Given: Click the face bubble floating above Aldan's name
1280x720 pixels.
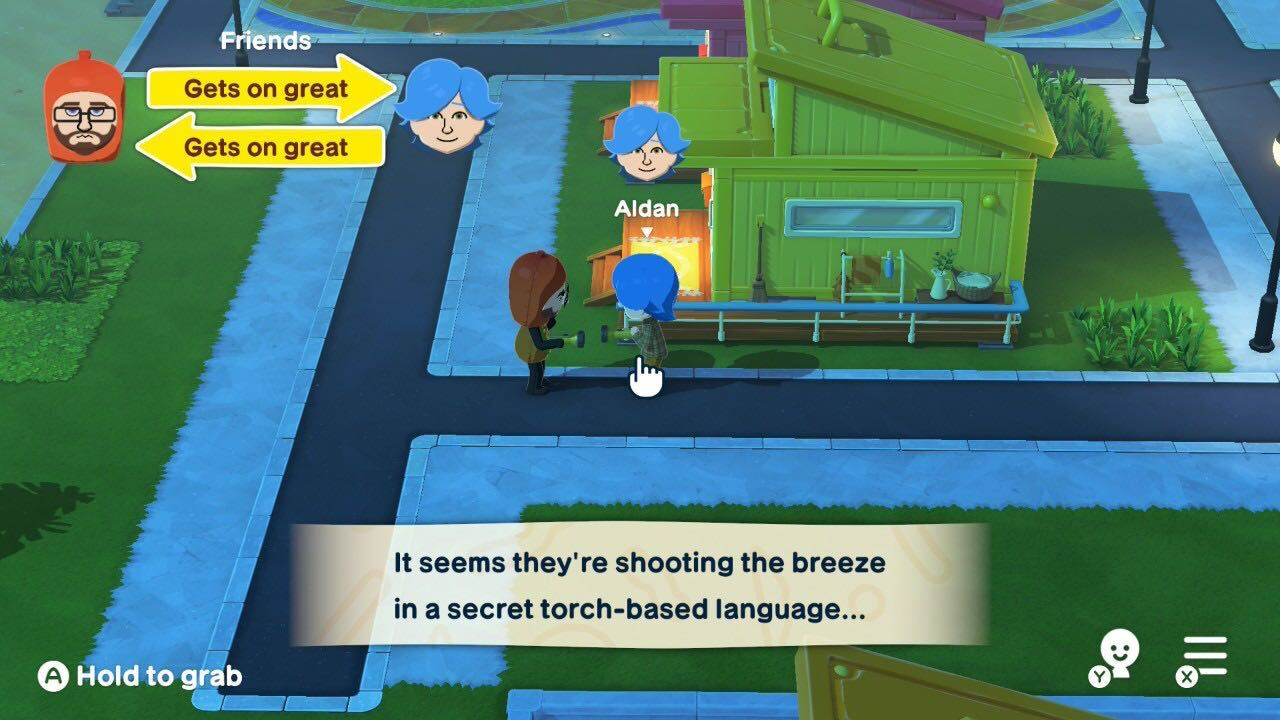Looking at the screenshot, I should (x=646, y=145).
